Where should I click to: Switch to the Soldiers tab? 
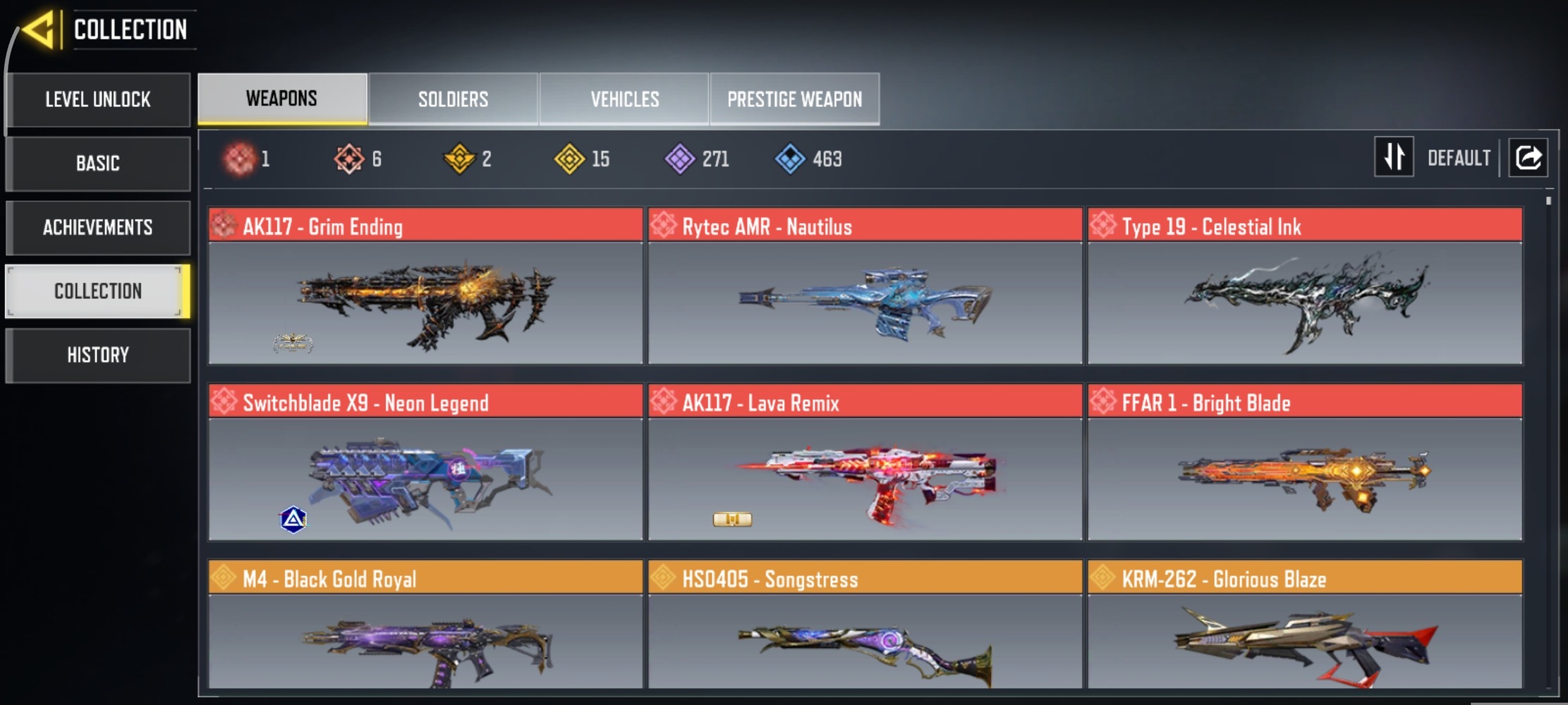coord(453,99)
